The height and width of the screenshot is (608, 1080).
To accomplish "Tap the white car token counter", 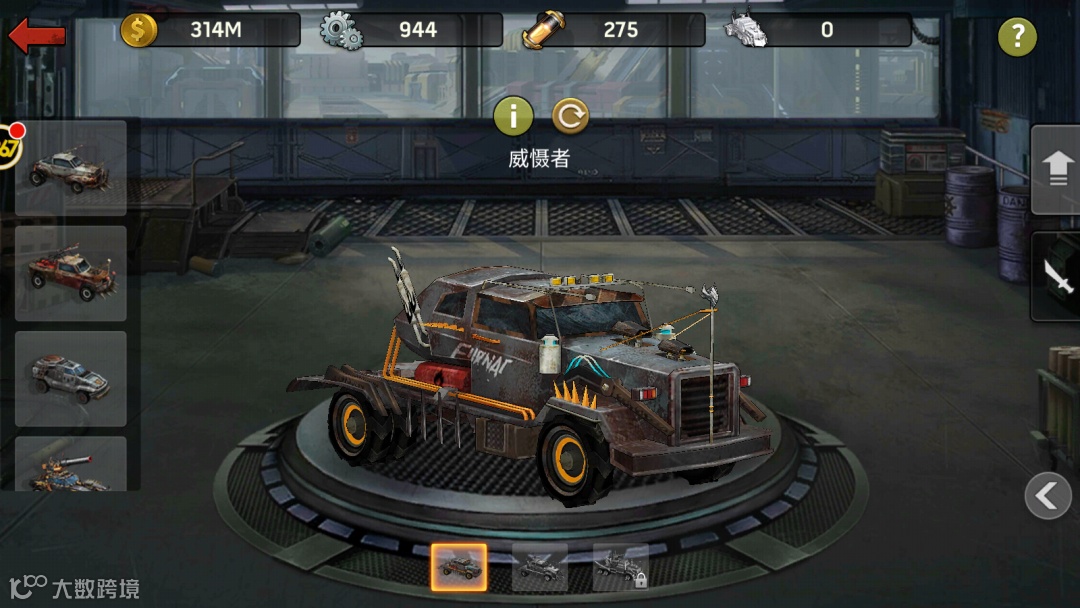I will [817, 30].
